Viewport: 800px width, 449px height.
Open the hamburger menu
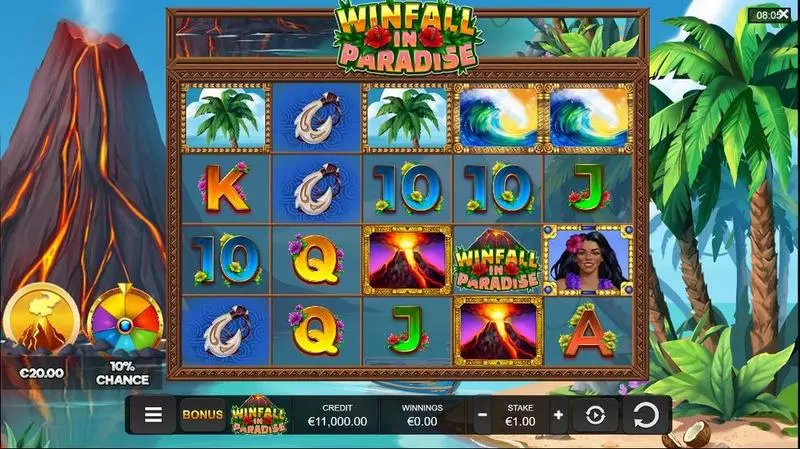point(153,414)
